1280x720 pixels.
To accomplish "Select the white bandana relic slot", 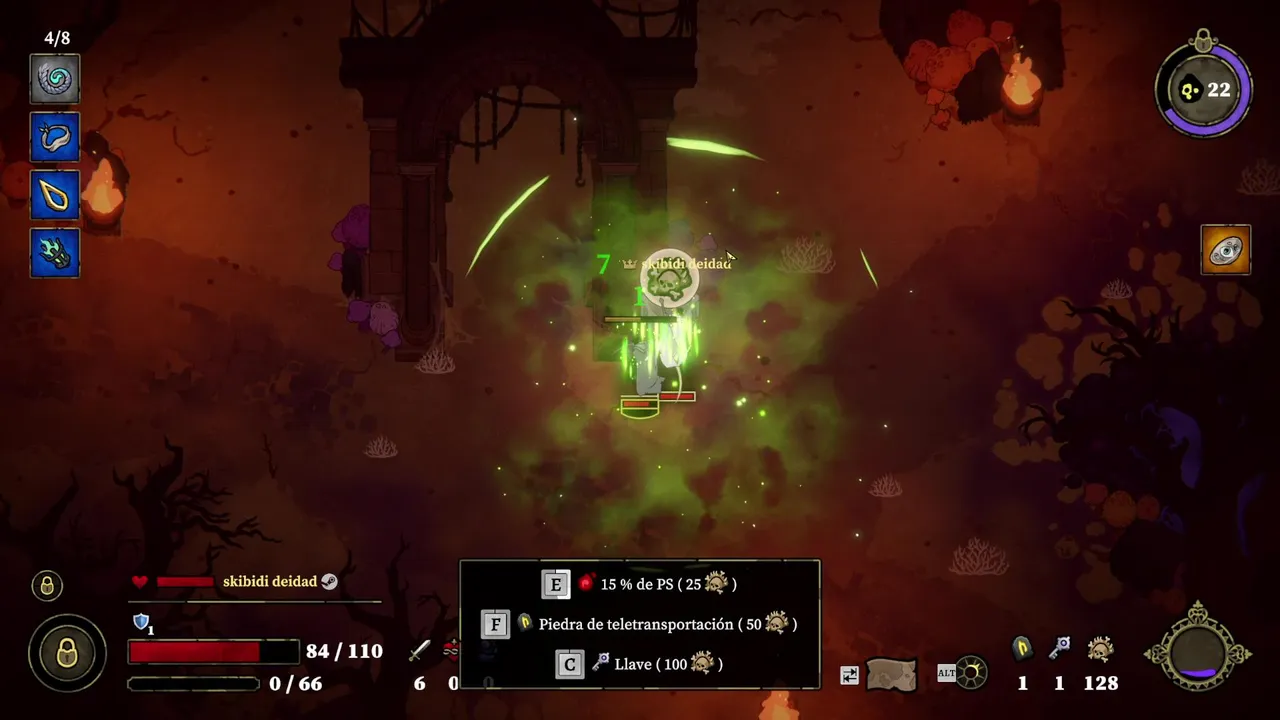I will 55,138.
